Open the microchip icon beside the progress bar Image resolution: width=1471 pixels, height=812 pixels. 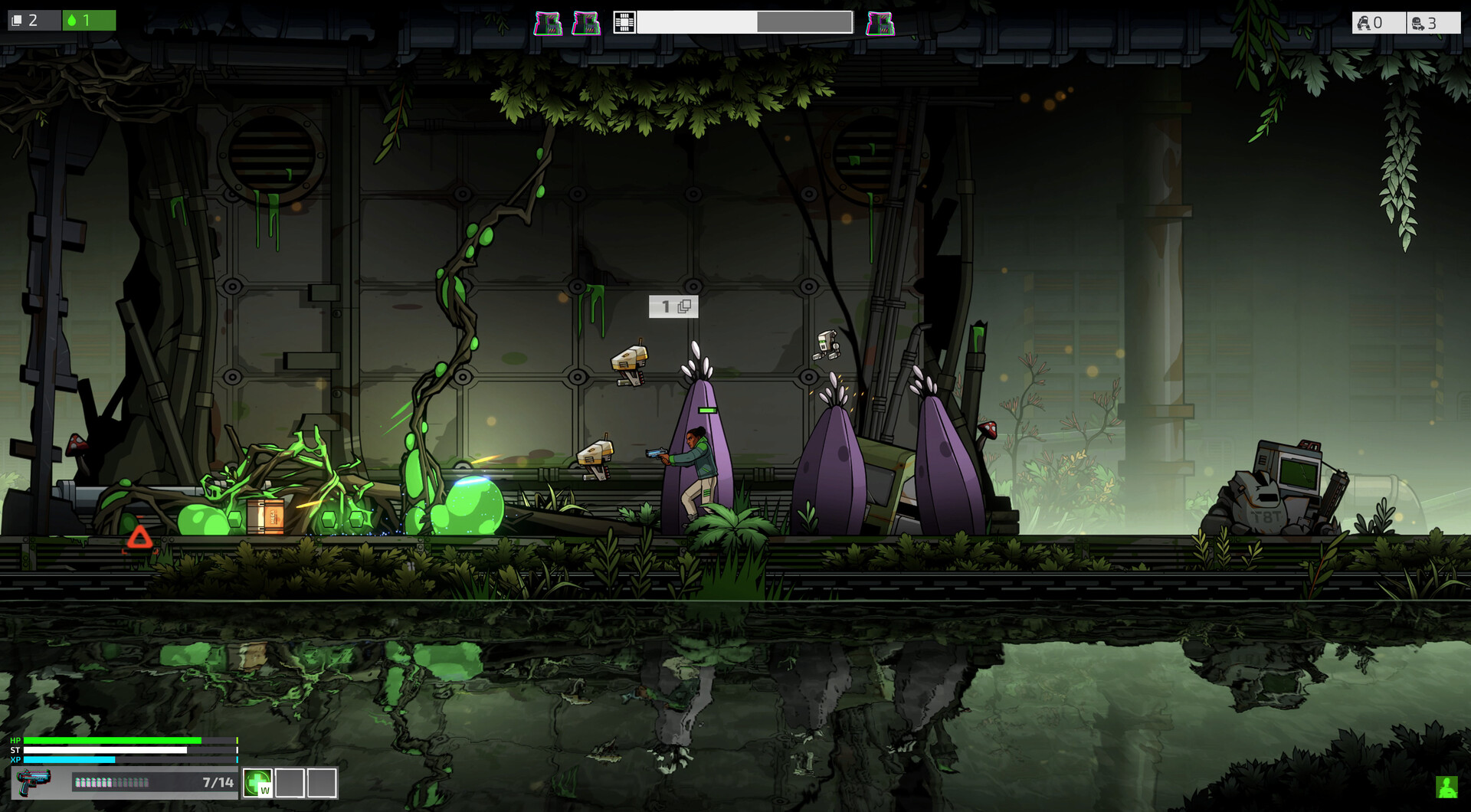624,23
